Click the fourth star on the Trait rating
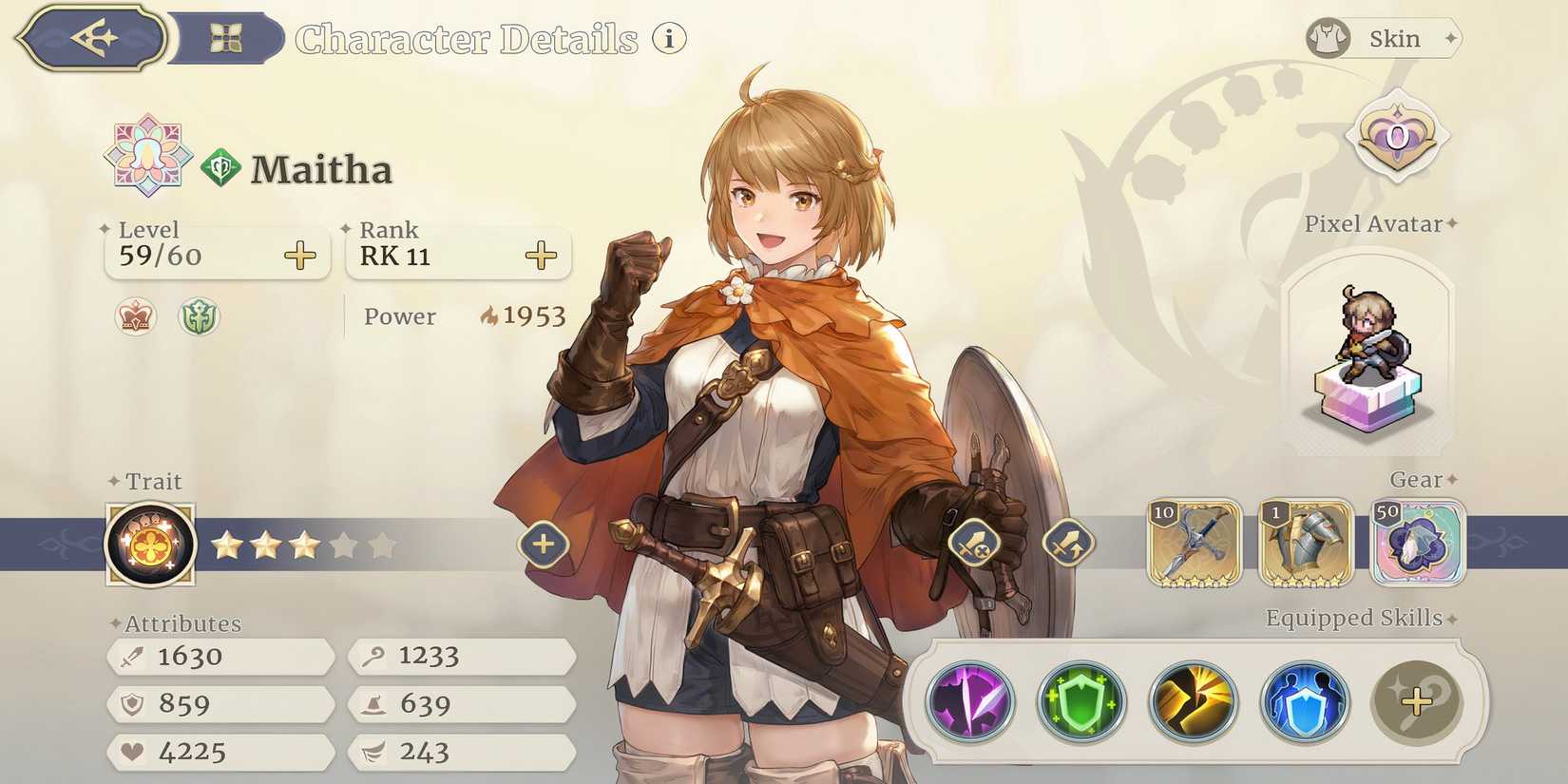The width and height of the screenshot is (1568, 784). click(x=344, y=545)
